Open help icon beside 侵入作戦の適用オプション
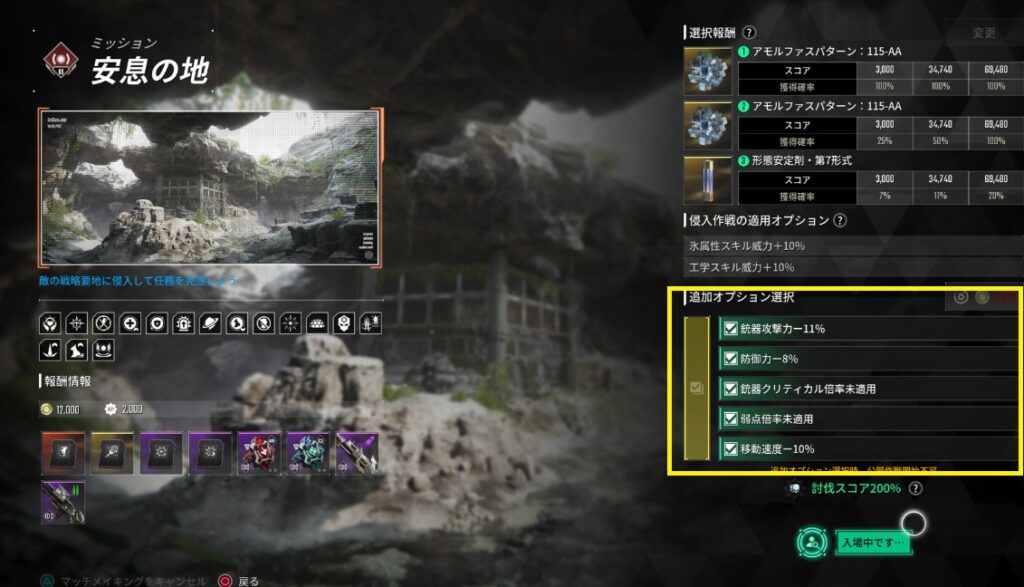The height and width of the screenshot is (587, 1024). [x=840, y=220]
